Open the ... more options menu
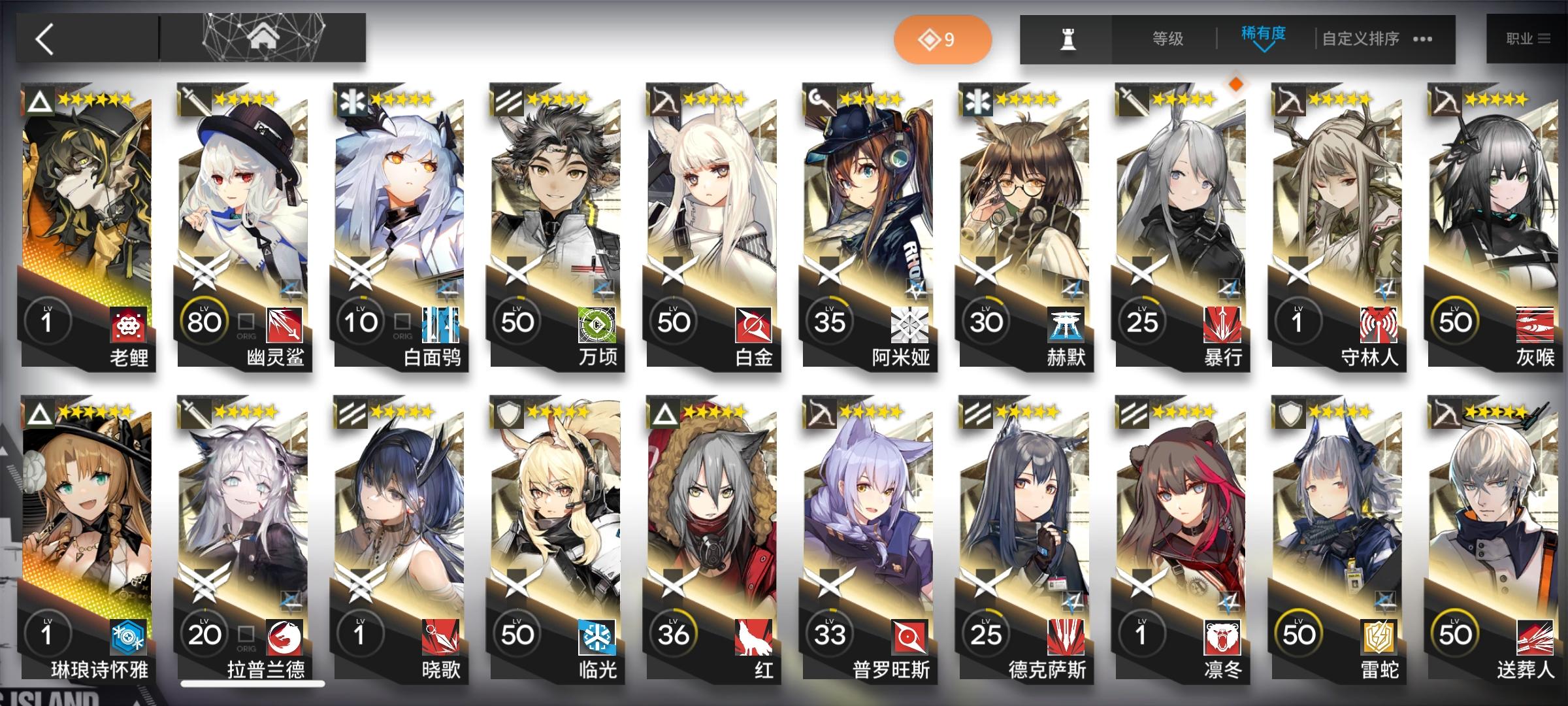This screenshot has width=1568, height=706. point(1424,39)
